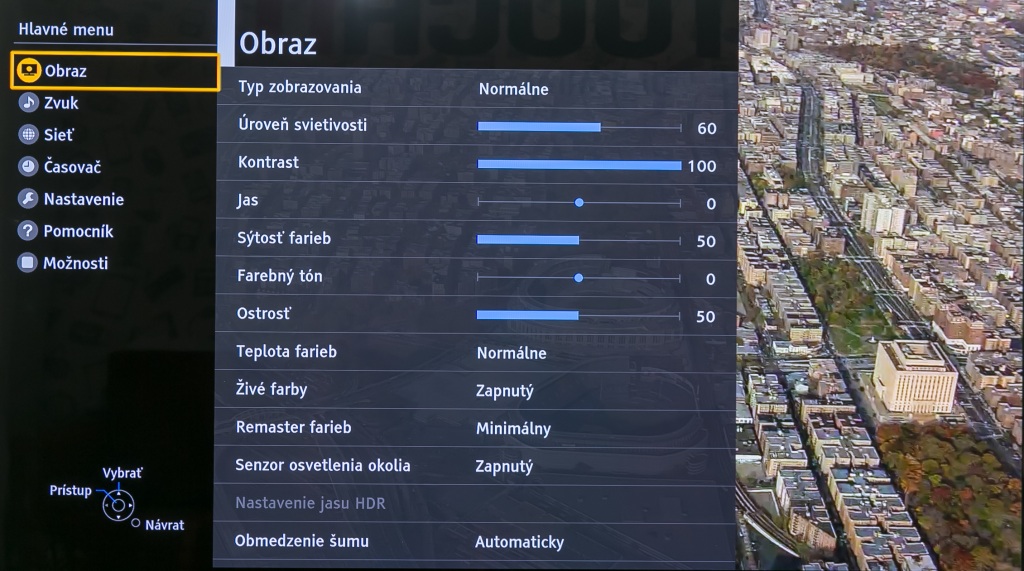Adjust the Úroveň svietivosti slider
The image size is (1024, 571).
pyautogui.click(x=579, y=127)
